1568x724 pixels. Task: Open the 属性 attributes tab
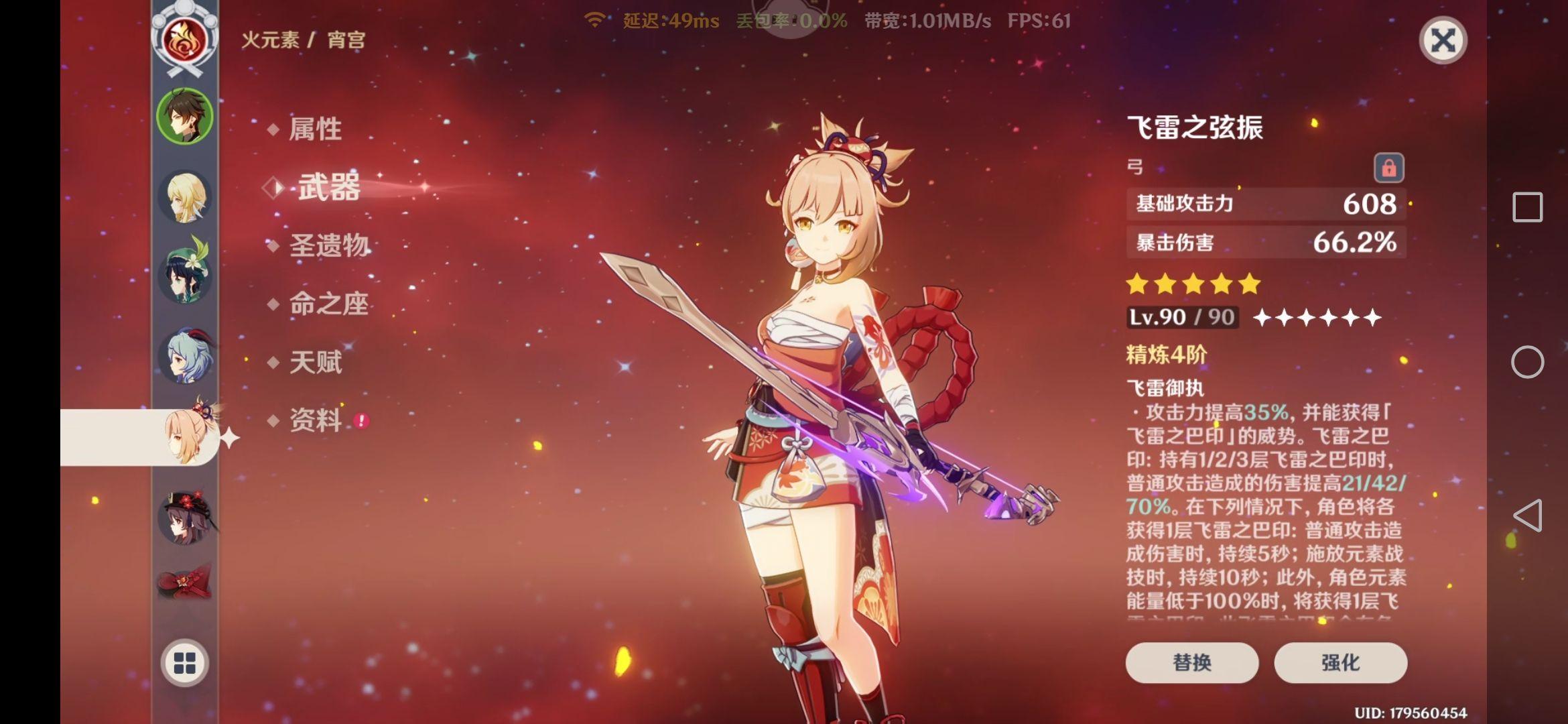(x=315, y=129)
